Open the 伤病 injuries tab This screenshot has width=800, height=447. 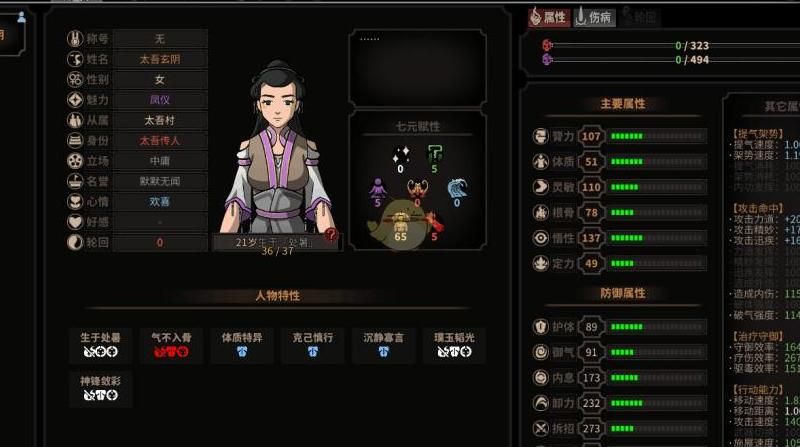[x=595, y=17]
